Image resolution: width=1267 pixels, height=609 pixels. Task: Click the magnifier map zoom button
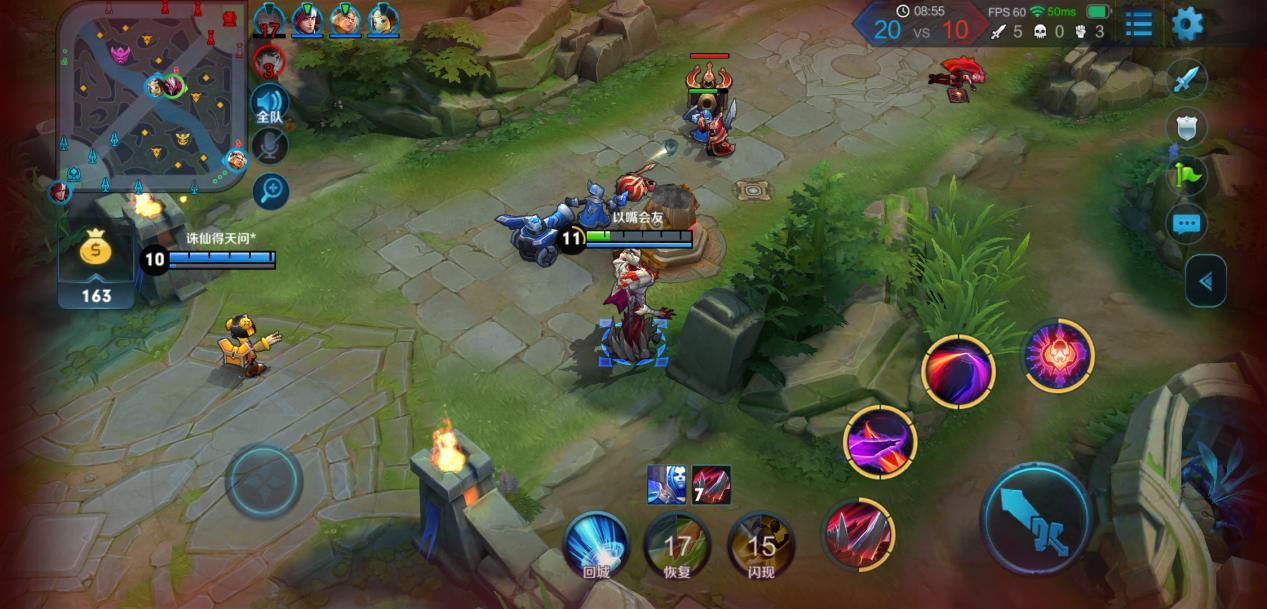tap(270, 190)
